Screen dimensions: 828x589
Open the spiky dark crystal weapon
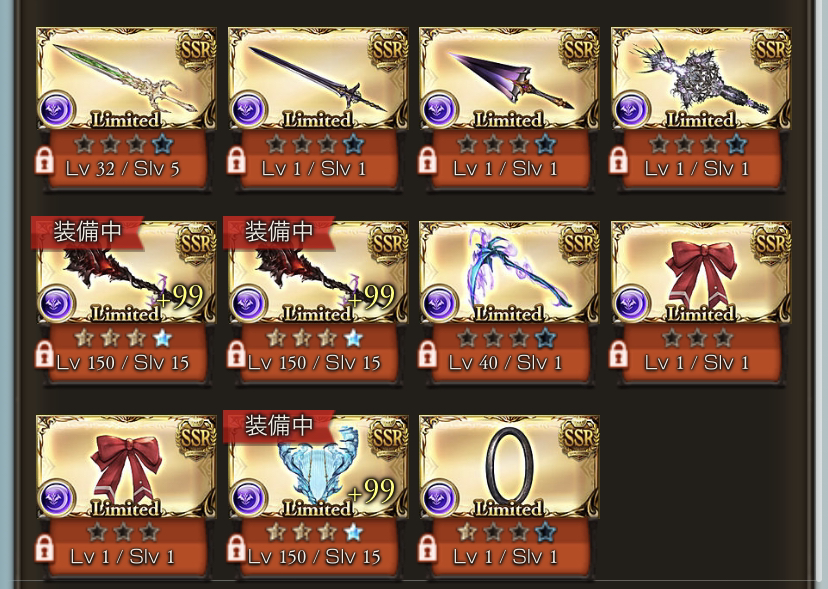tap(701, 80)
